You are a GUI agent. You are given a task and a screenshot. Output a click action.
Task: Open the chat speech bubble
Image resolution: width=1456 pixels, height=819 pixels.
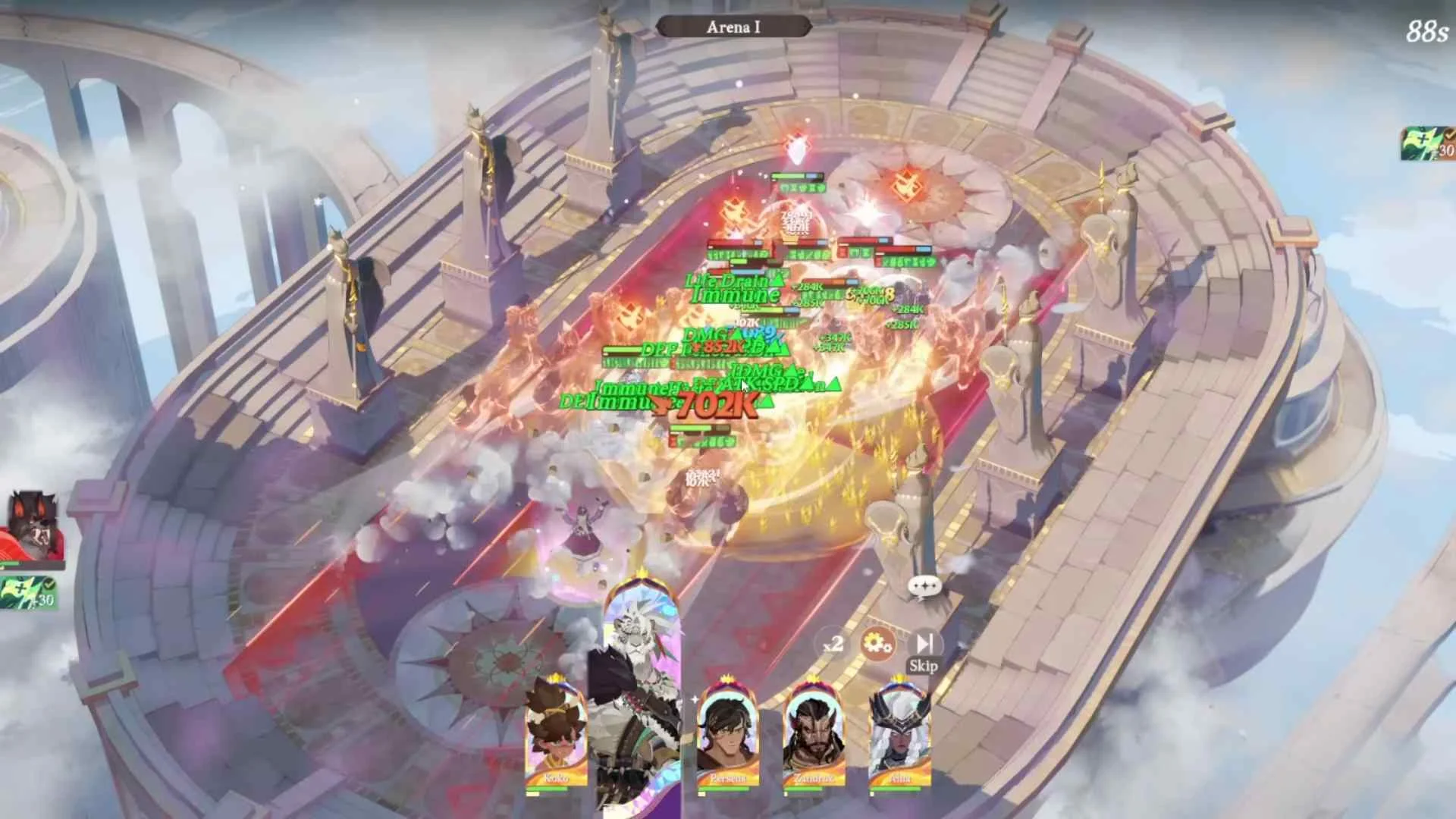pos(924,586)
